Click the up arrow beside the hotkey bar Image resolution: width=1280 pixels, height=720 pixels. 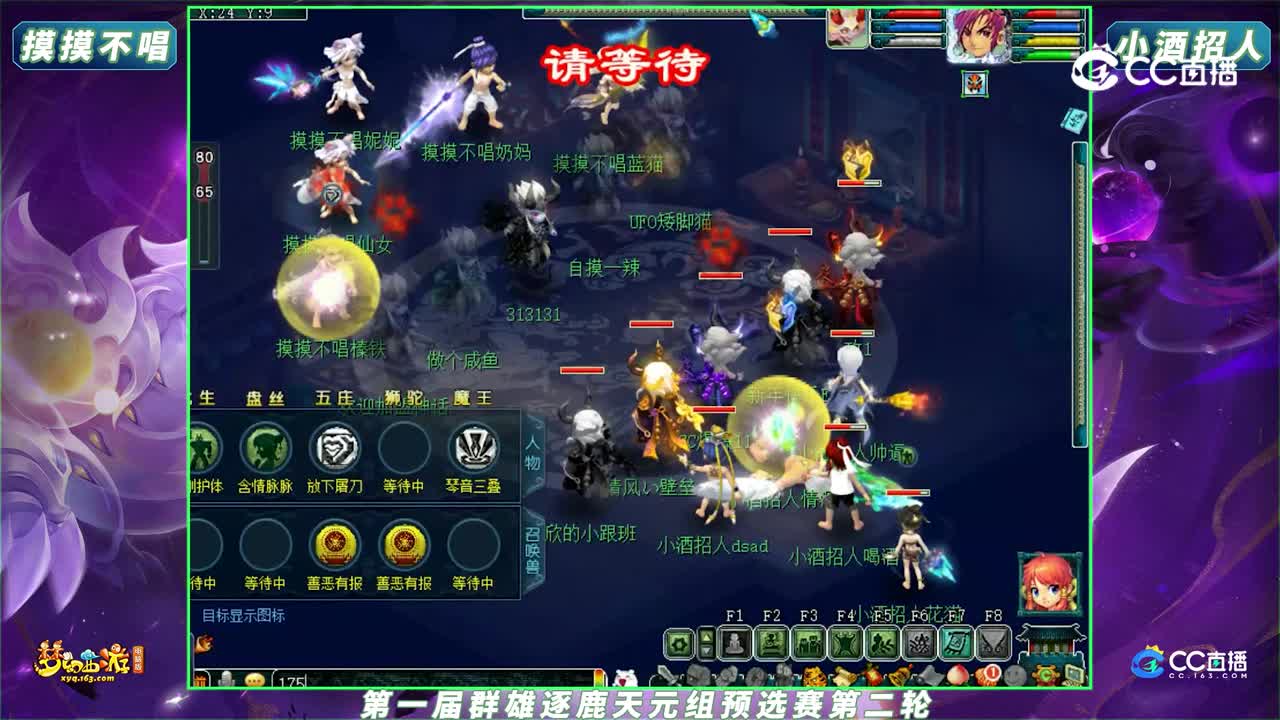705,636
